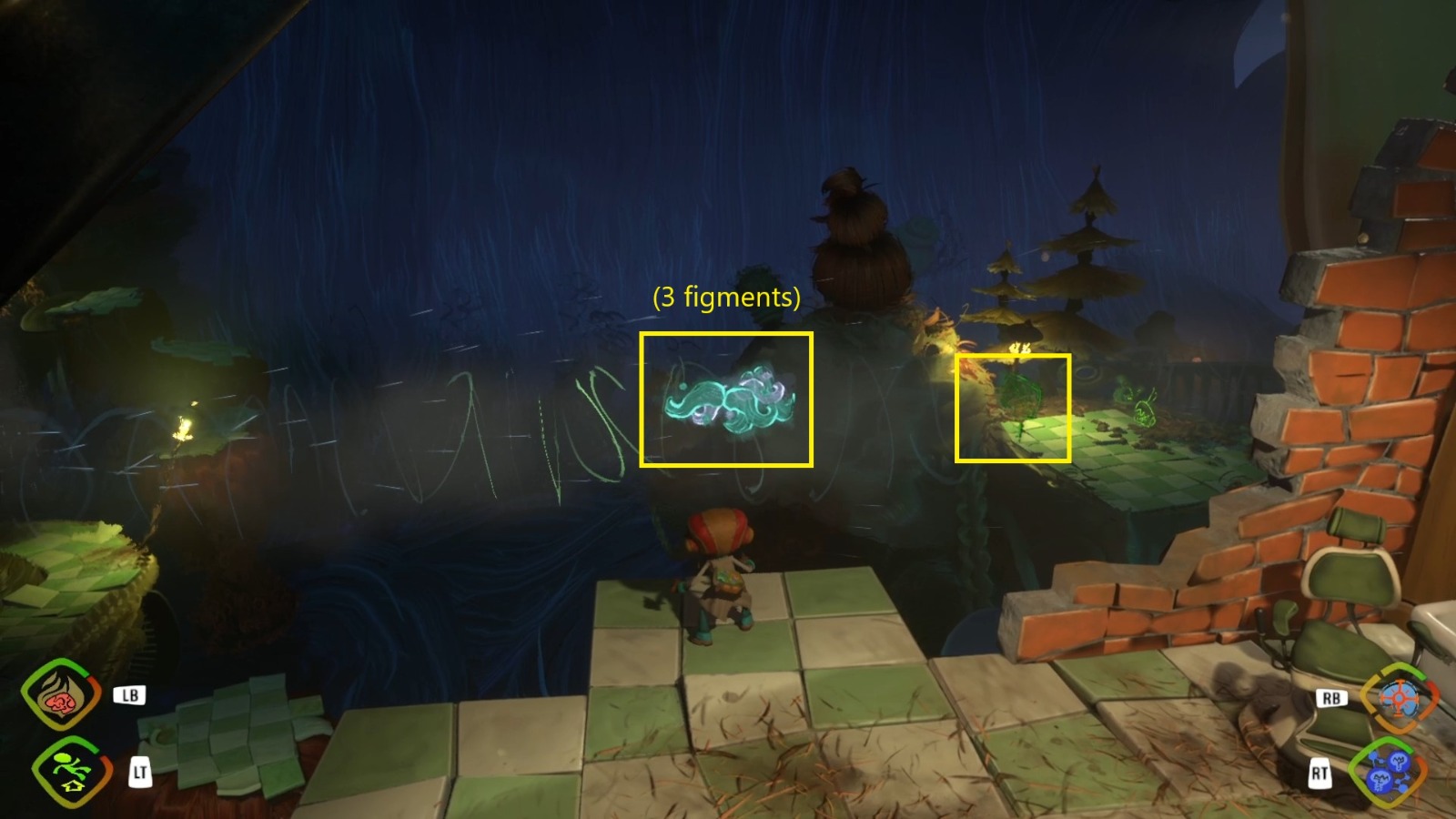Click the LB button prompt label
The image size is (1456, 819).
click(x=130, y=695)
